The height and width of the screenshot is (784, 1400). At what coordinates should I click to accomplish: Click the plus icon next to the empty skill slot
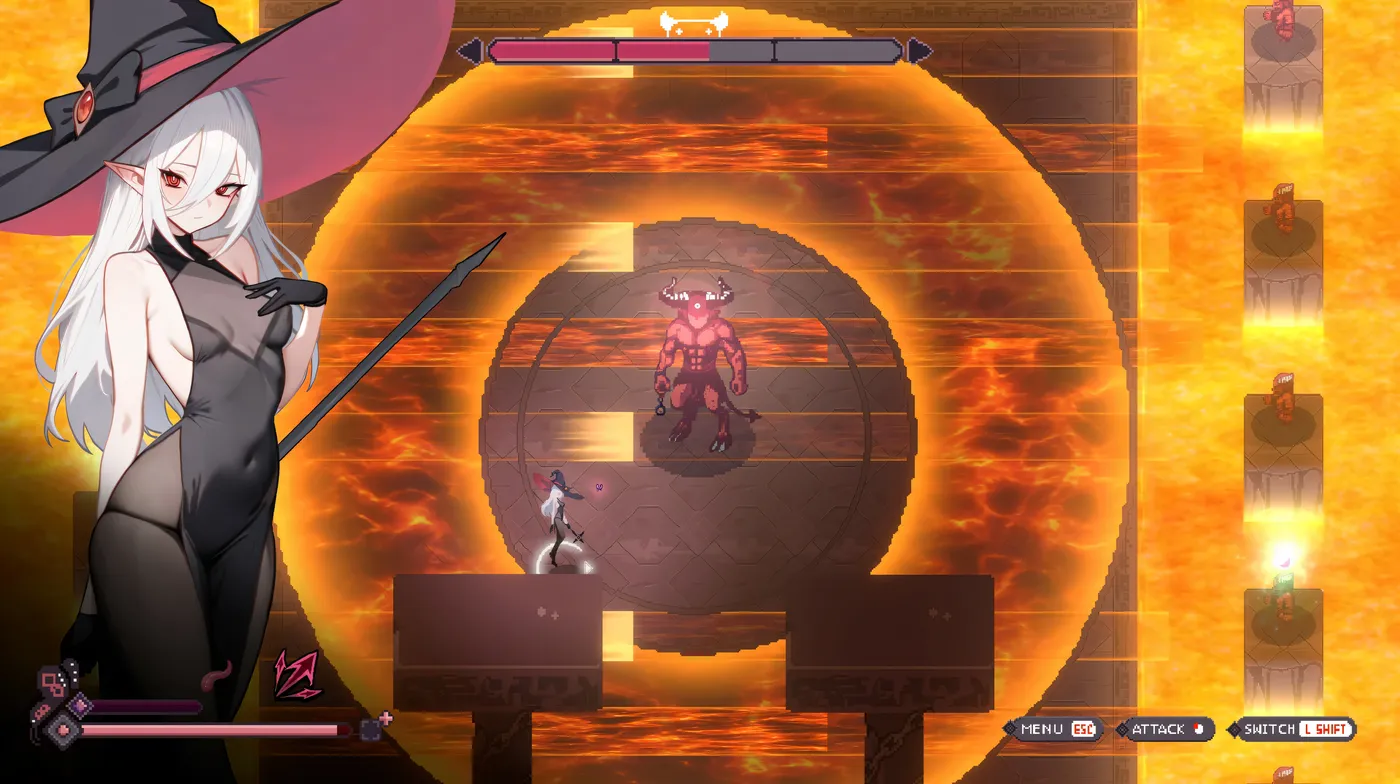386,716
